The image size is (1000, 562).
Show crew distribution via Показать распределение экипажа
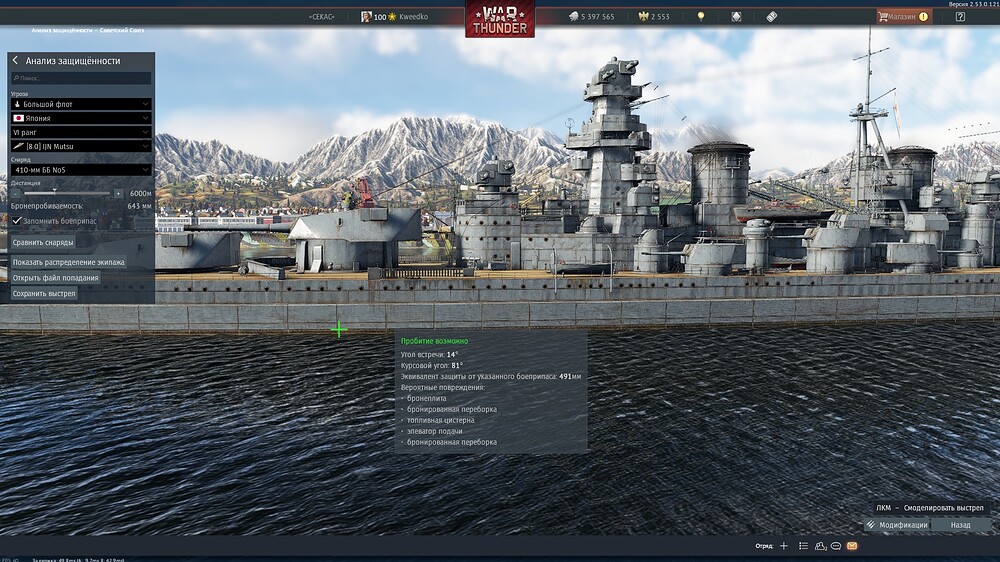(69, 262)
